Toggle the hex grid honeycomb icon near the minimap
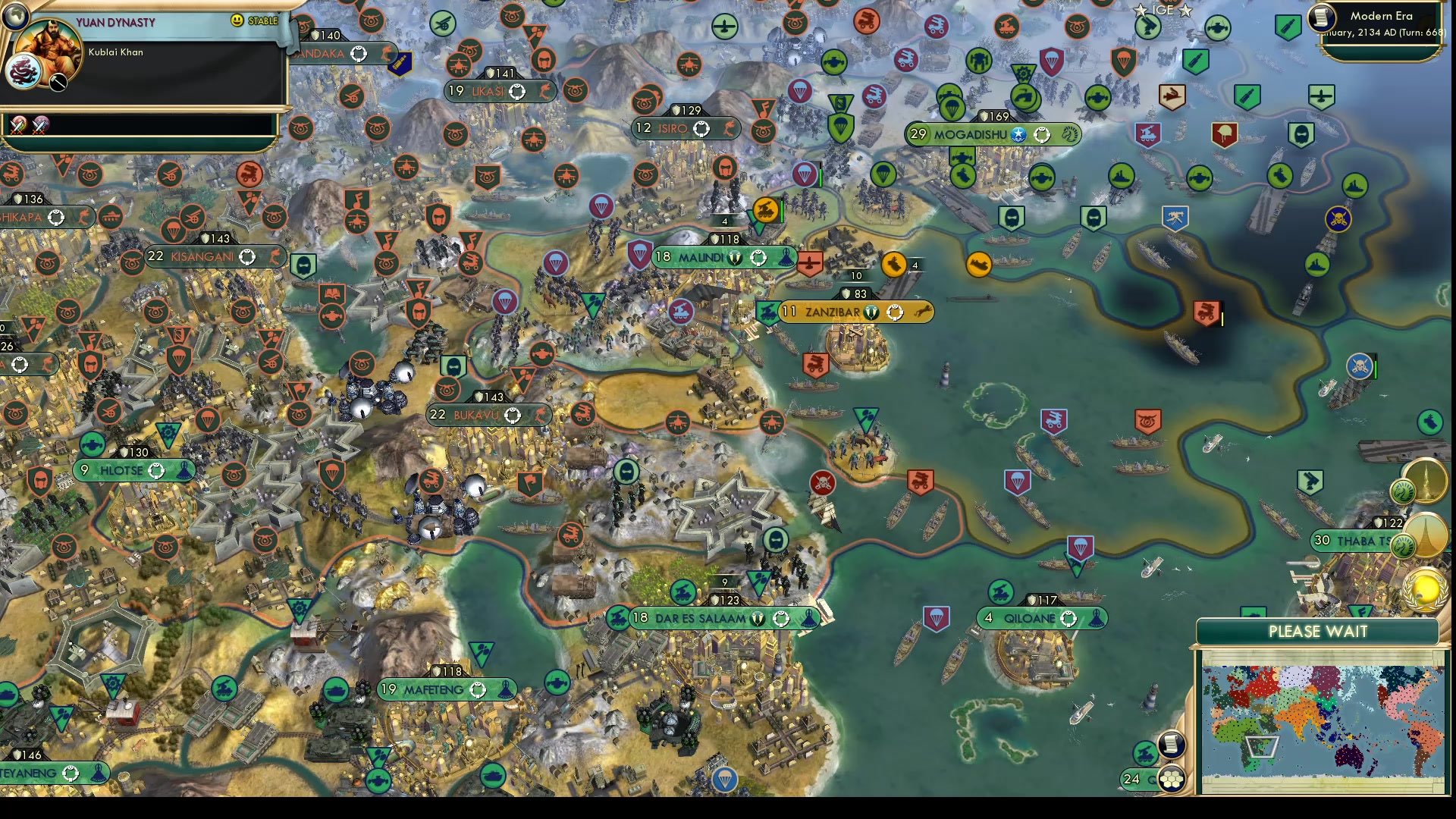The width and height of the screenshot is (1456, 819). (x=1172, y=779)
